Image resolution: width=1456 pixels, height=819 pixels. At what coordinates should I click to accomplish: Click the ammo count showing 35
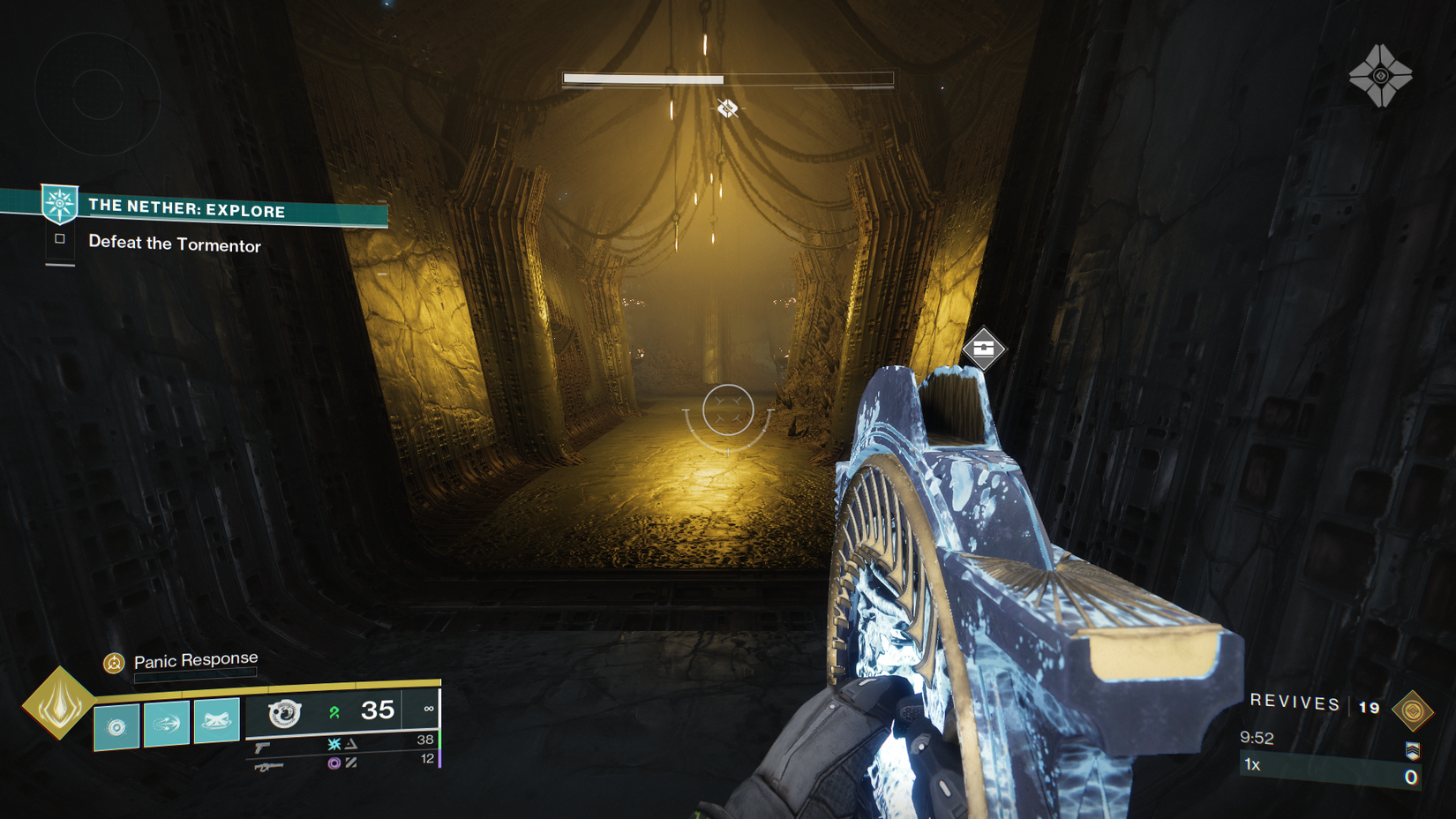point(378,710)
